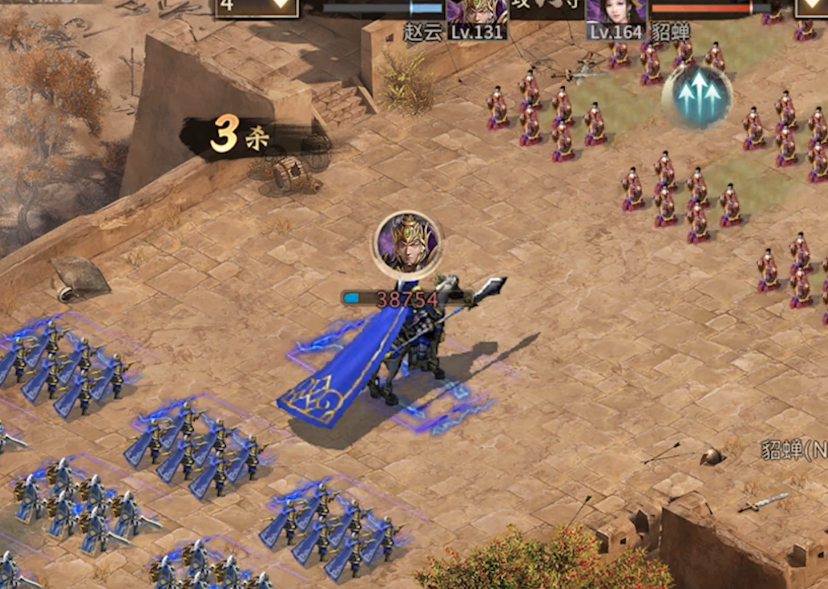The width and height of the screenshot is (828, 589).
Task: Select Diao Chan's portrait at the top
Action: tap(615, 11)
